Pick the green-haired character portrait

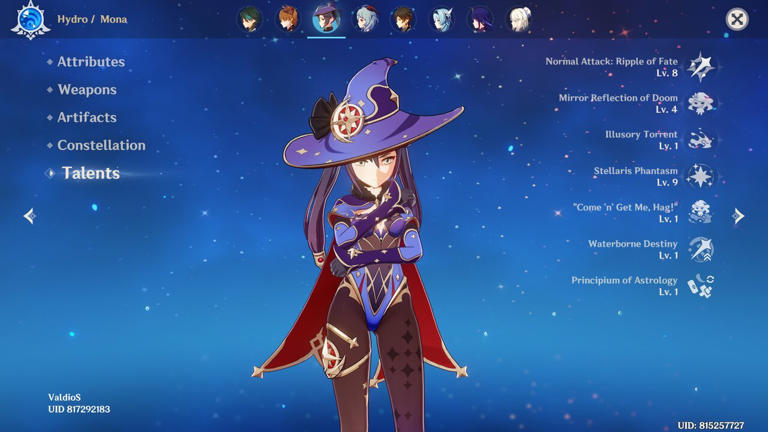click(250, 19)
